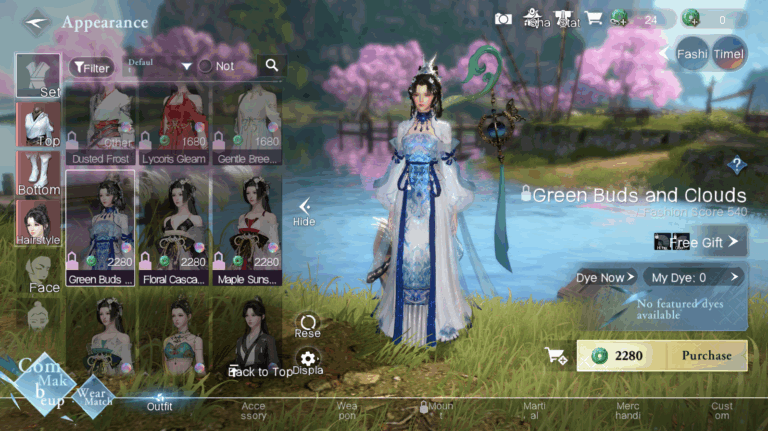Viewport: 768px width, 431px height.
Task: Switch to the Weapon tab
Action: pyautogui.click(x=346, y=411)
